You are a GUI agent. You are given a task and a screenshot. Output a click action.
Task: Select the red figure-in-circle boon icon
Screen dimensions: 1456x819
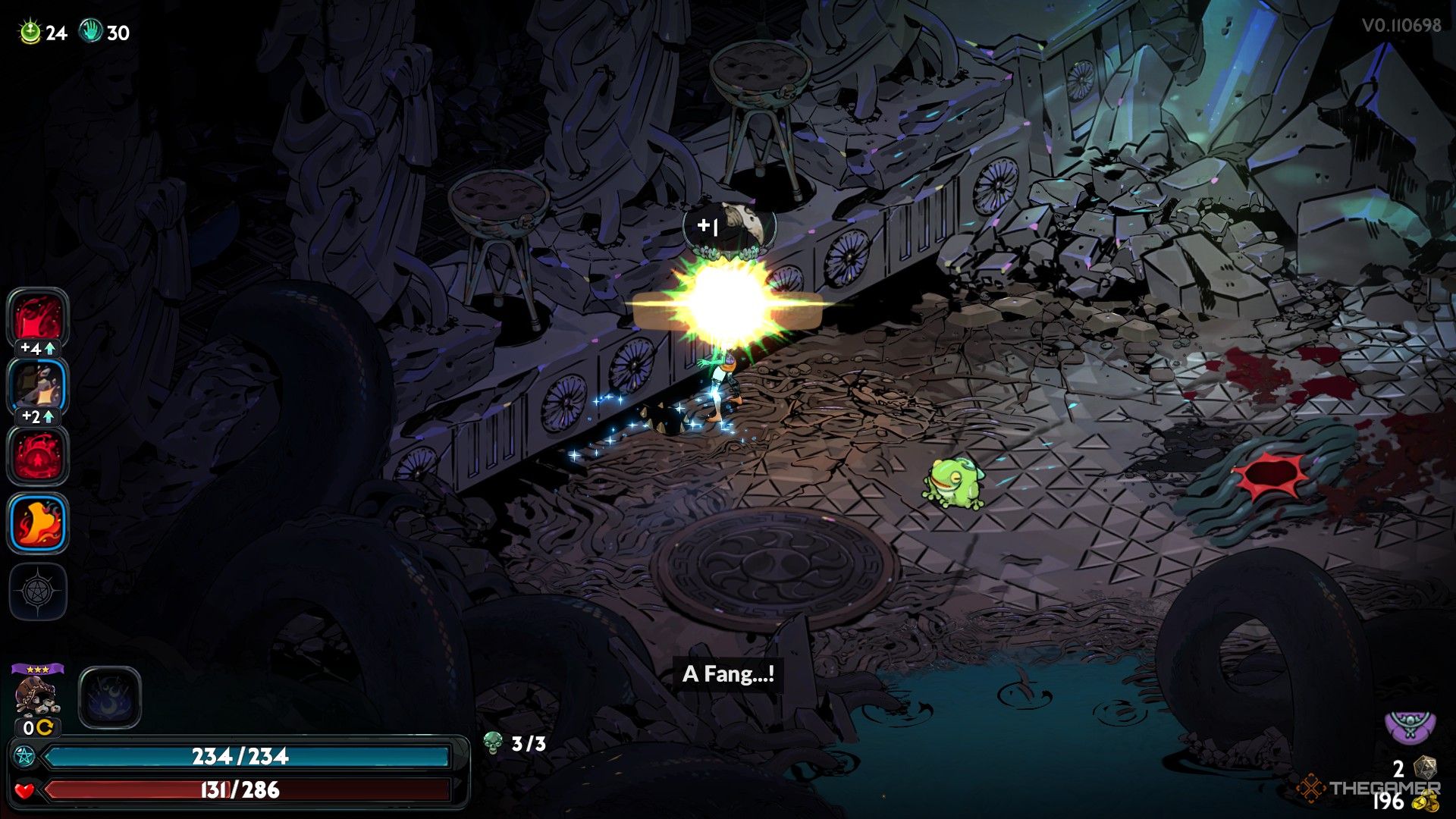point(38,455)
